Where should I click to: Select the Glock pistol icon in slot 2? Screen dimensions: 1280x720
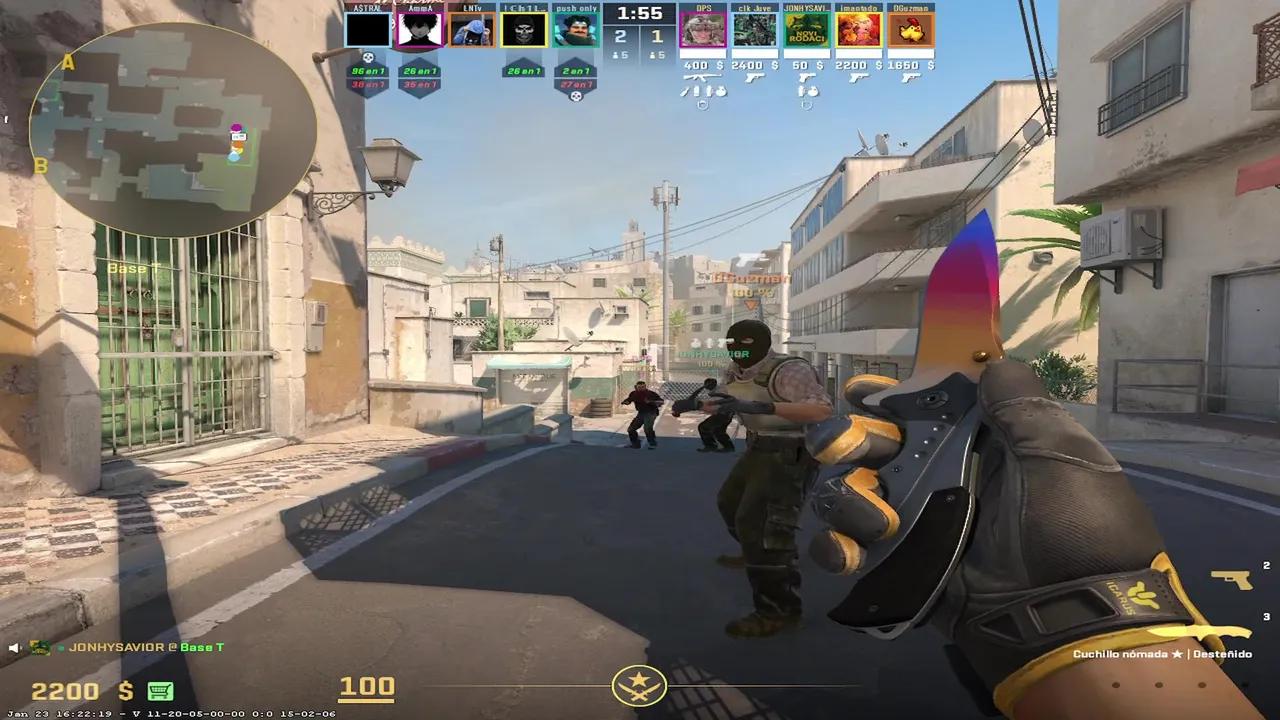[1232, 580]
